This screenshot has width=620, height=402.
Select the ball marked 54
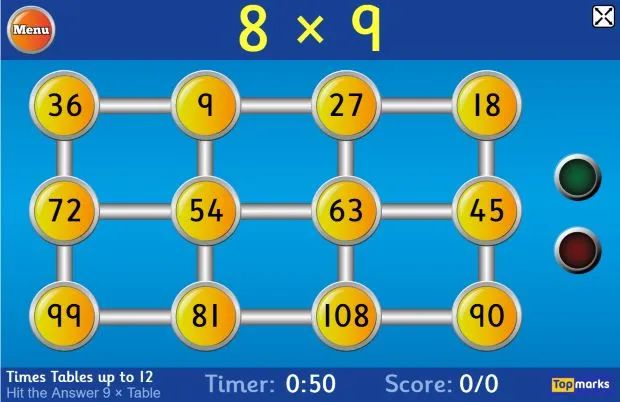click(x=205, y=211)
